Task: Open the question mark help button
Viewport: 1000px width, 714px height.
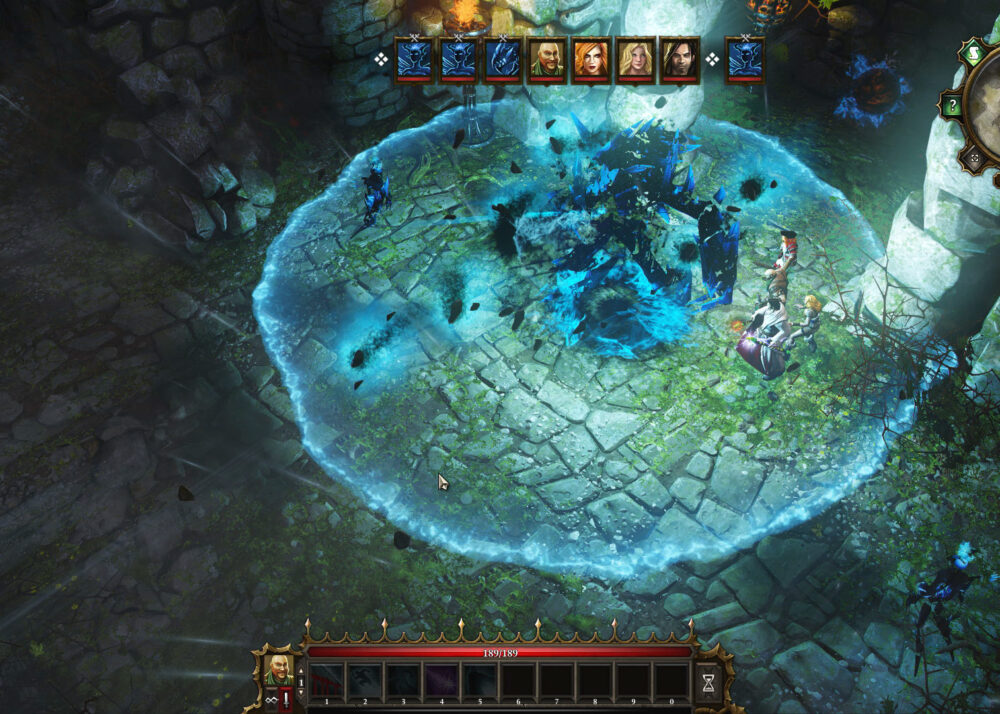Action: pos(953,105)
